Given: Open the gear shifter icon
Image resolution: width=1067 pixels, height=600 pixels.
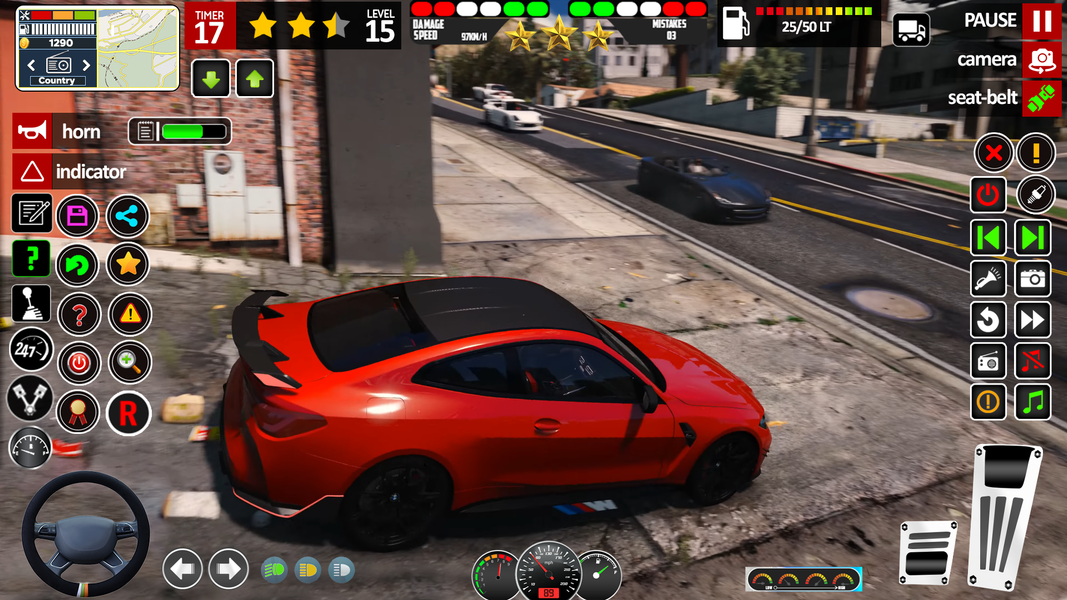Looking at the screenshot, I should coord(30,304).
